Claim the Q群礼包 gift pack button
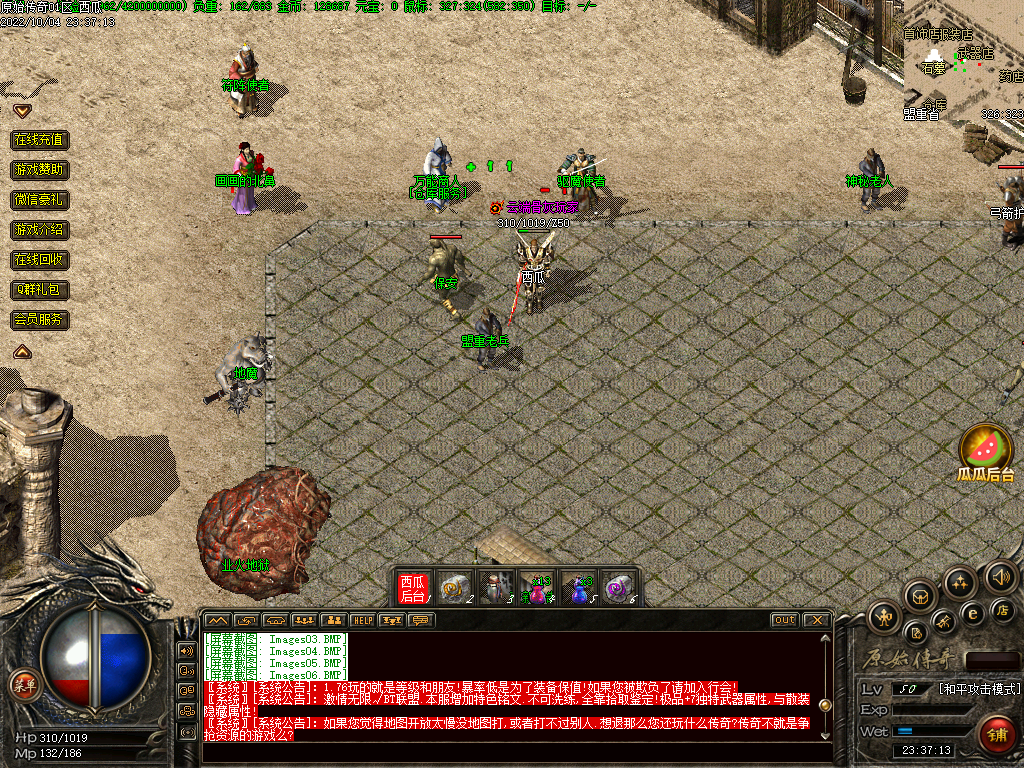 tap(40, 290)
